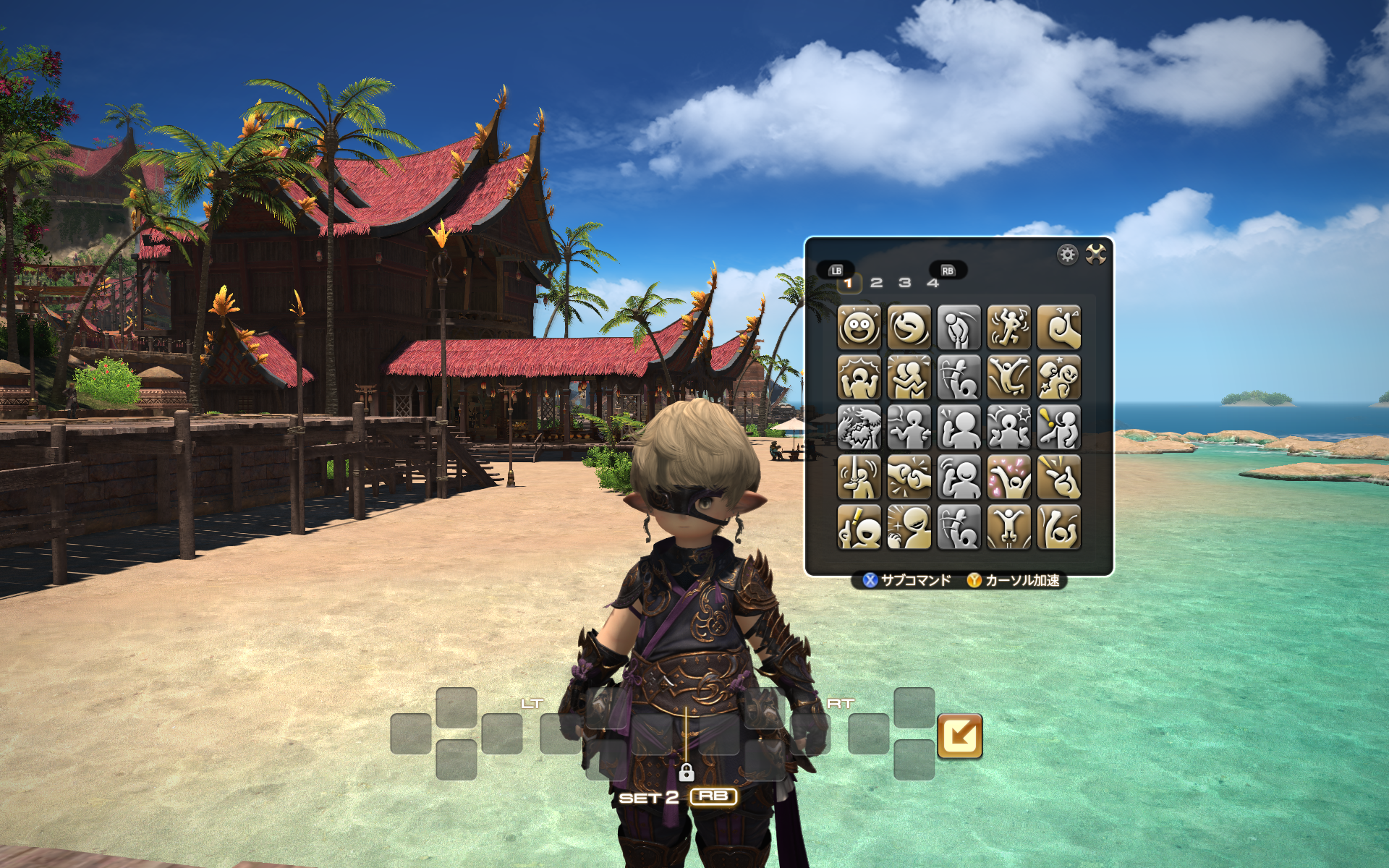Activate the dance emote with music notes
Viewport: 1389px width, 868px height.
tap(1008, 327)
